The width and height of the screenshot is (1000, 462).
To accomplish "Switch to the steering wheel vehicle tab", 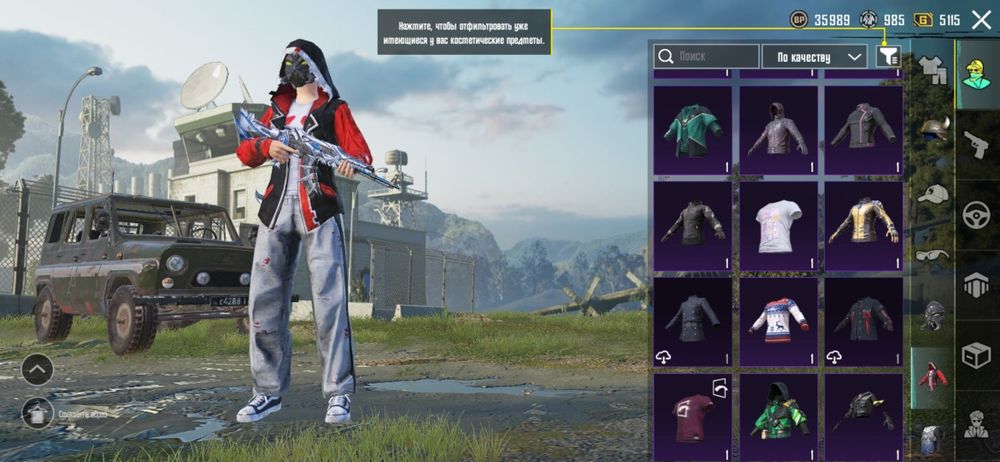I will tap(976, 215).
